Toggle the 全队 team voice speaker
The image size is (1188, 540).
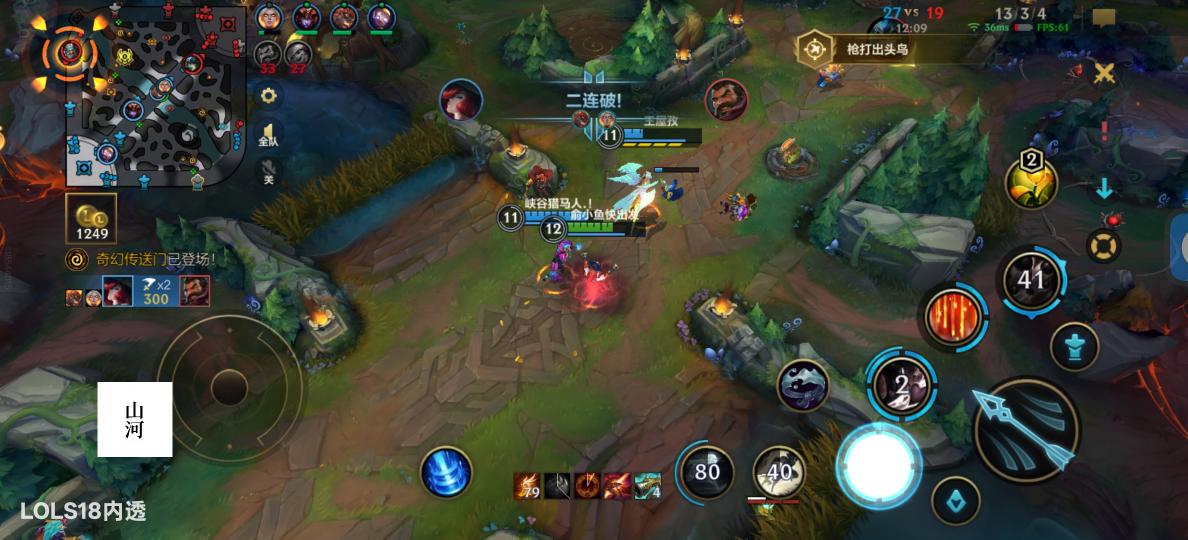click(268, 134)
